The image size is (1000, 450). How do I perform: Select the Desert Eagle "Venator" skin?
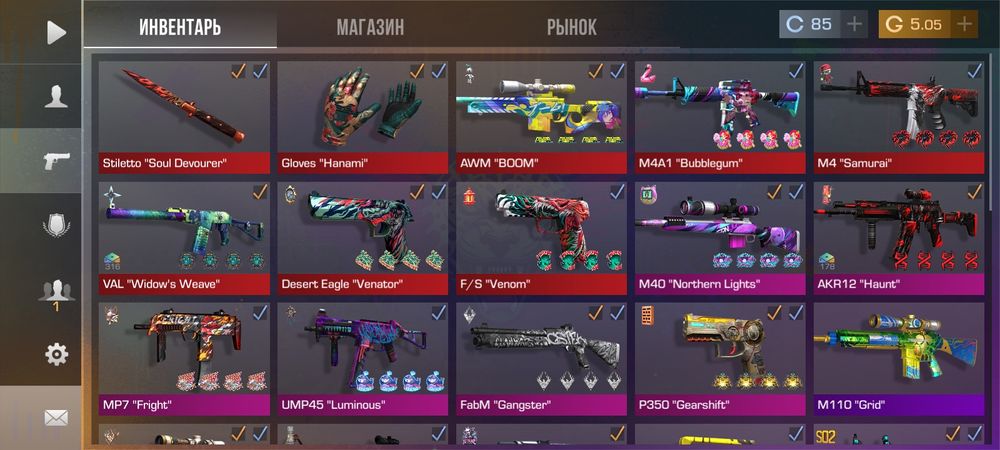click(x=362, y=236)
